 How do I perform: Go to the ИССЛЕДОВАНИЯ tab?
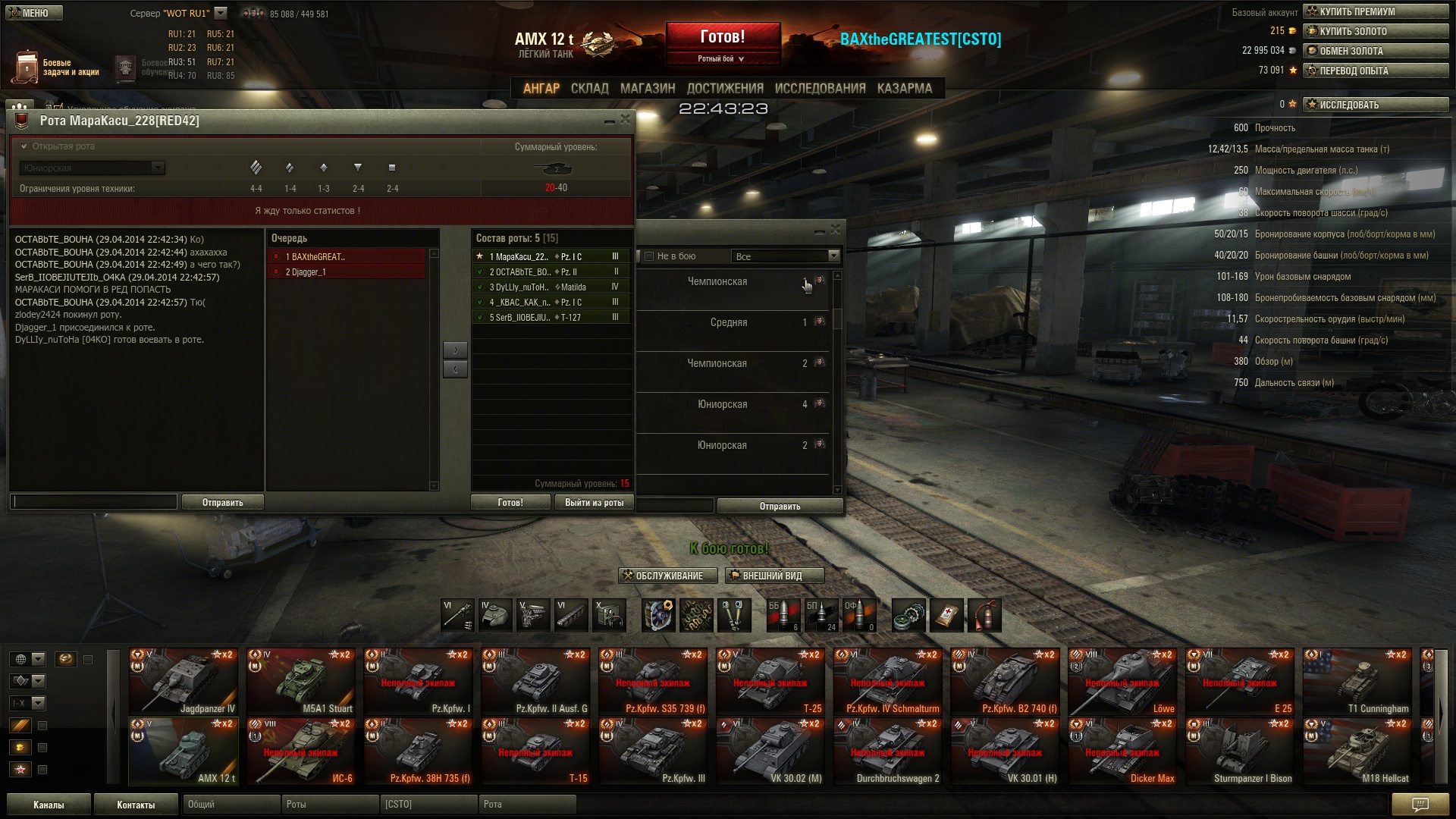click(x=820, y=89)
